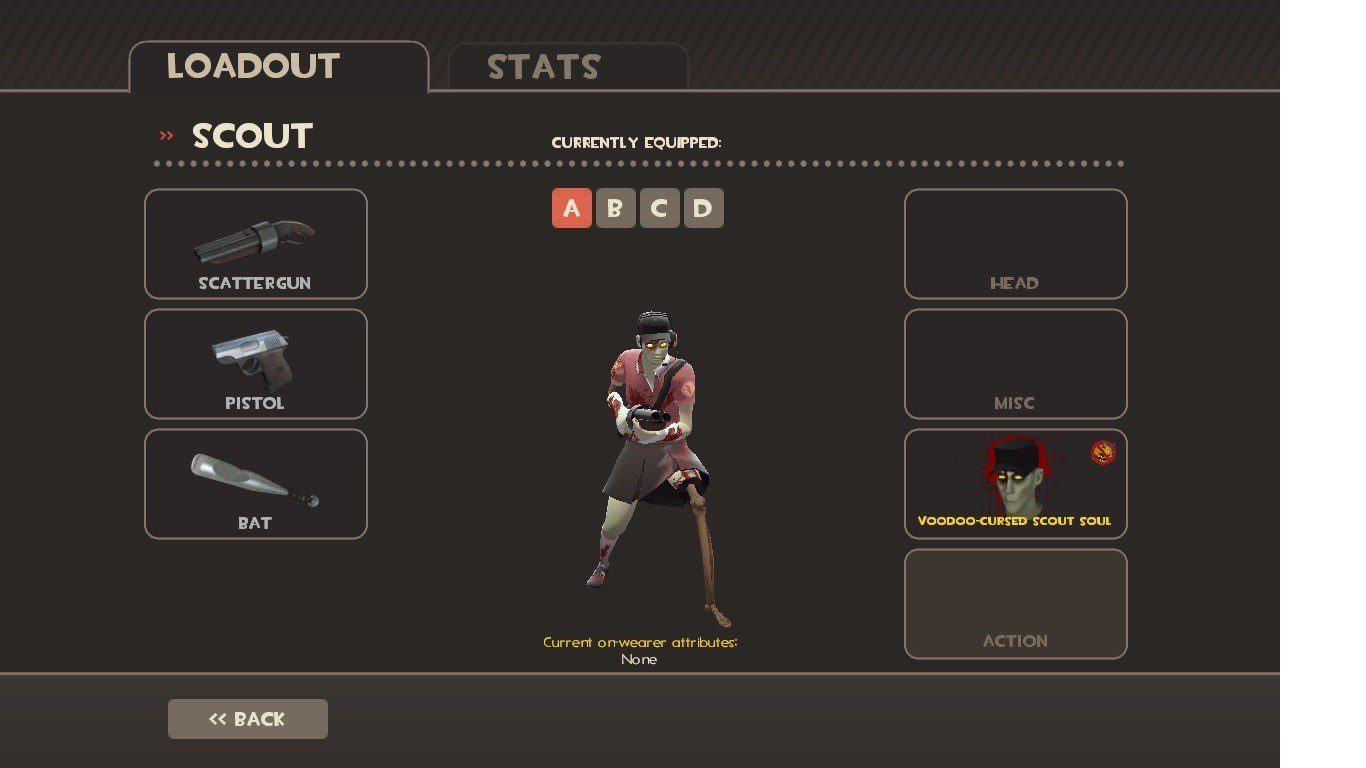This screenshot has width=1366, height=768.
Task: Choose loadout preset D
Action: 703,208
